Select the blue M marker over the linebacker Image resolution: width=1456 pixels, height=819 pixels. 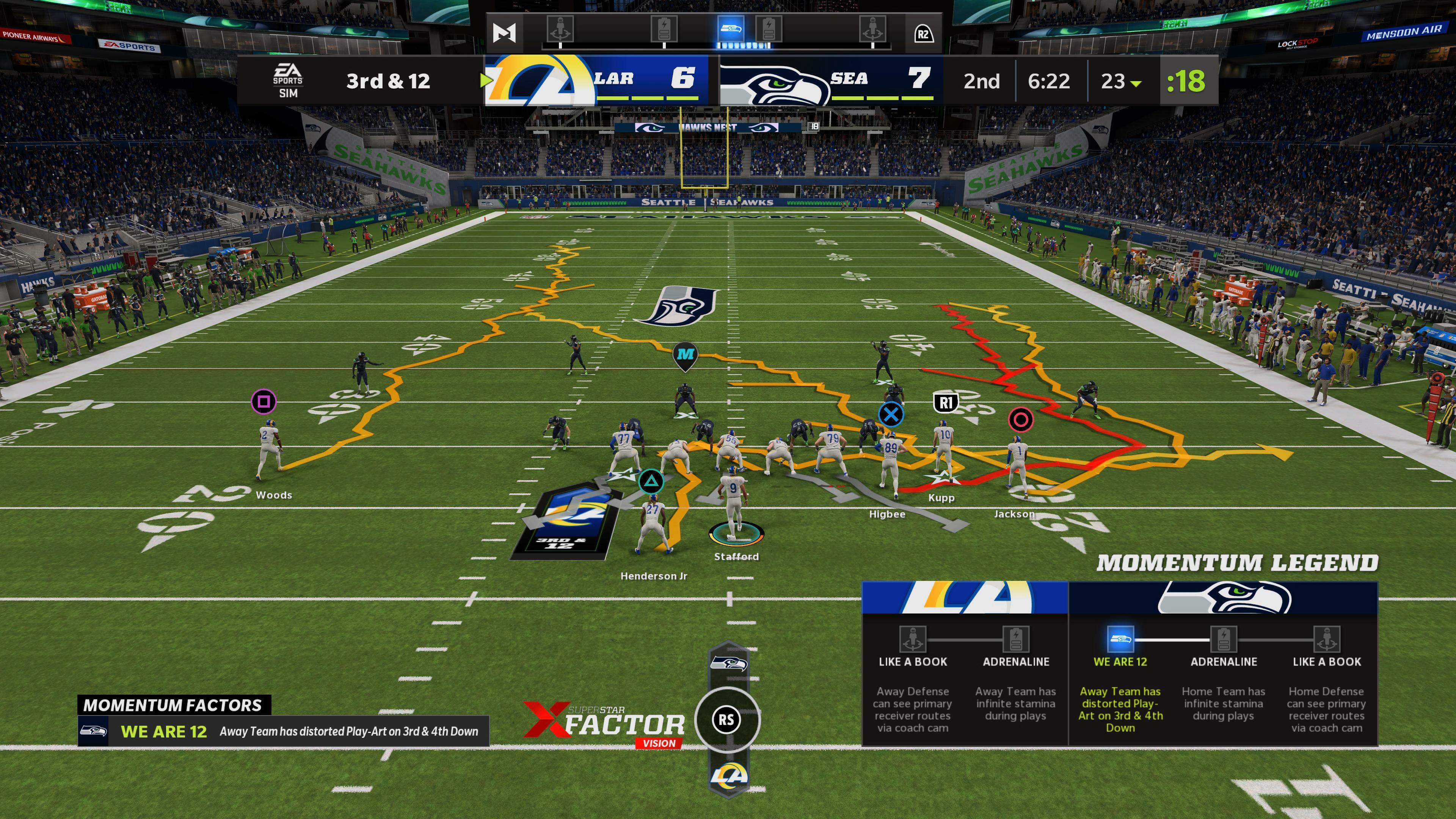coord(686,355)
